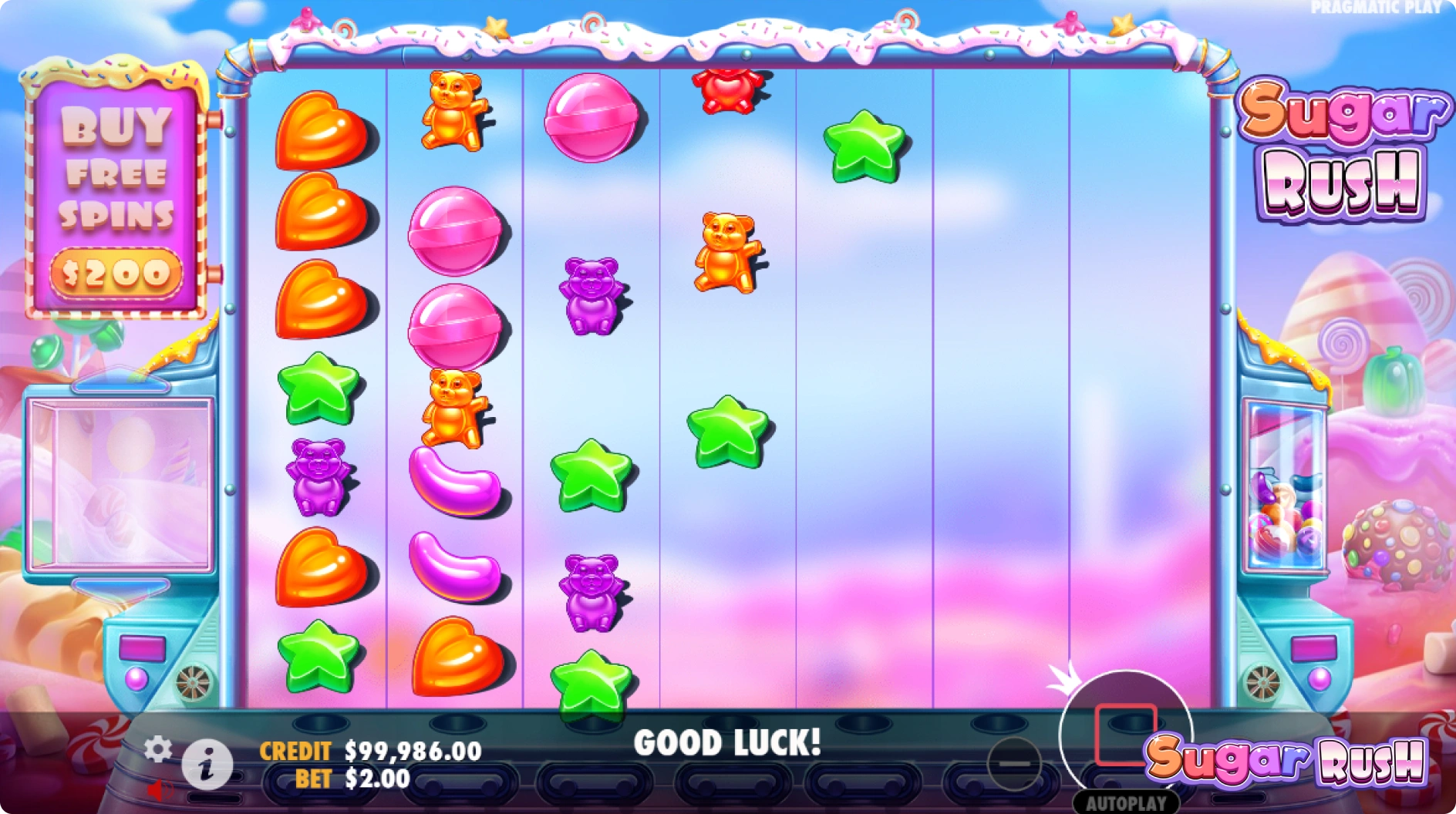Click the Pragmatic Play logo
Image resolution: width=1456 pixels, height=814 pixels.
coord(1373,8)
